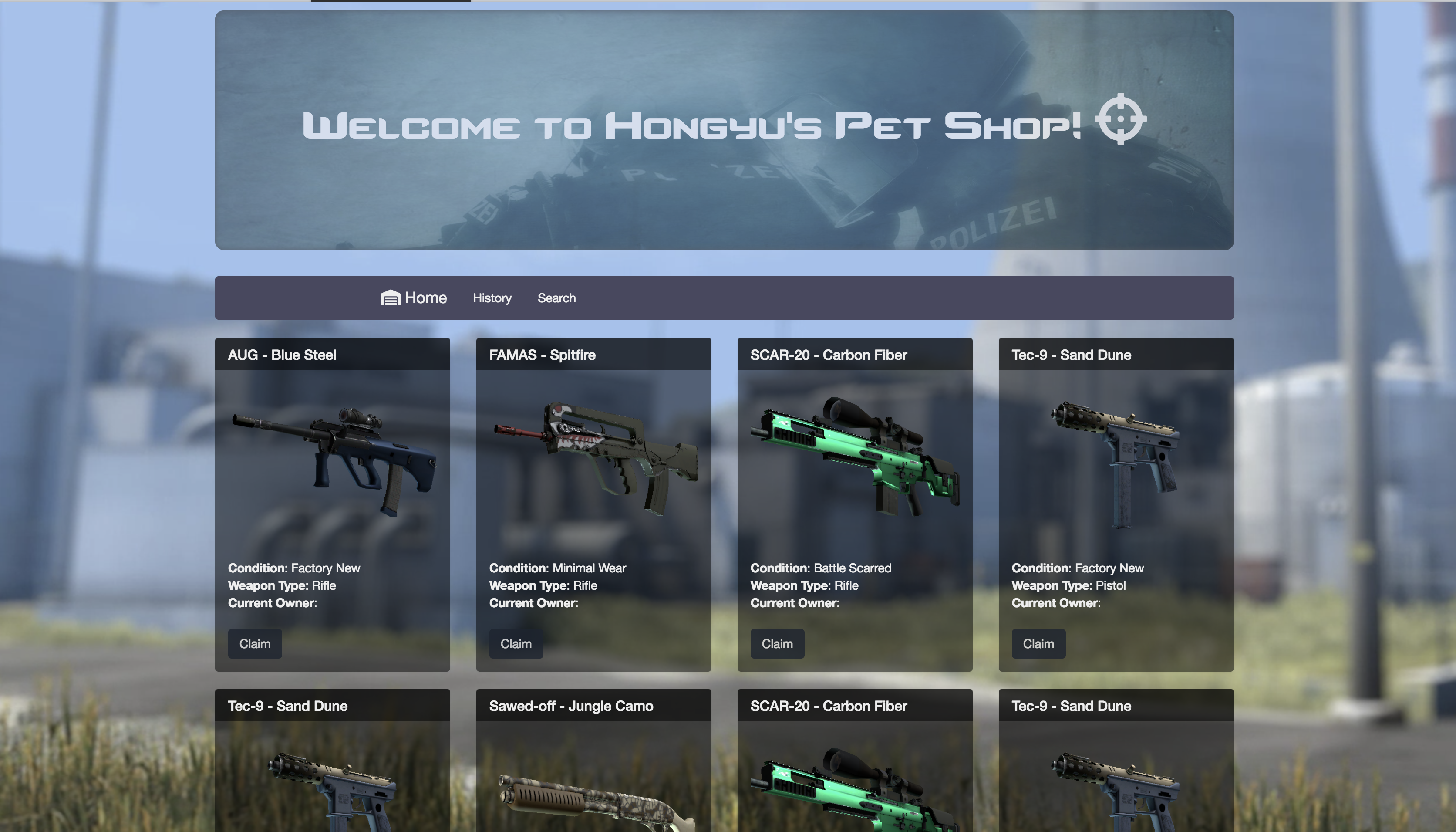This screenshot has height=832, width=1456.
Task: Open the History page
Action: click(x=492, y=298)
